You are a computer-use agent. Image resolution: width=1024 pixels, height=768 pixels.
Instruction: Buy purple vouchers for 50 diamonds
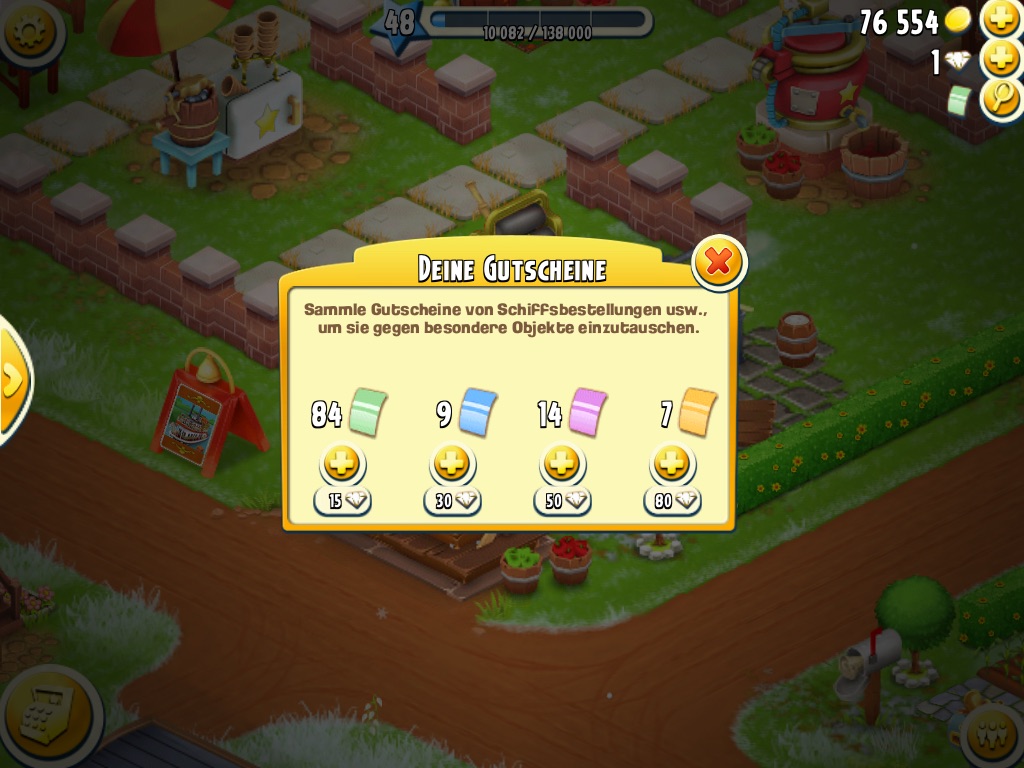[x=562, y=465]
